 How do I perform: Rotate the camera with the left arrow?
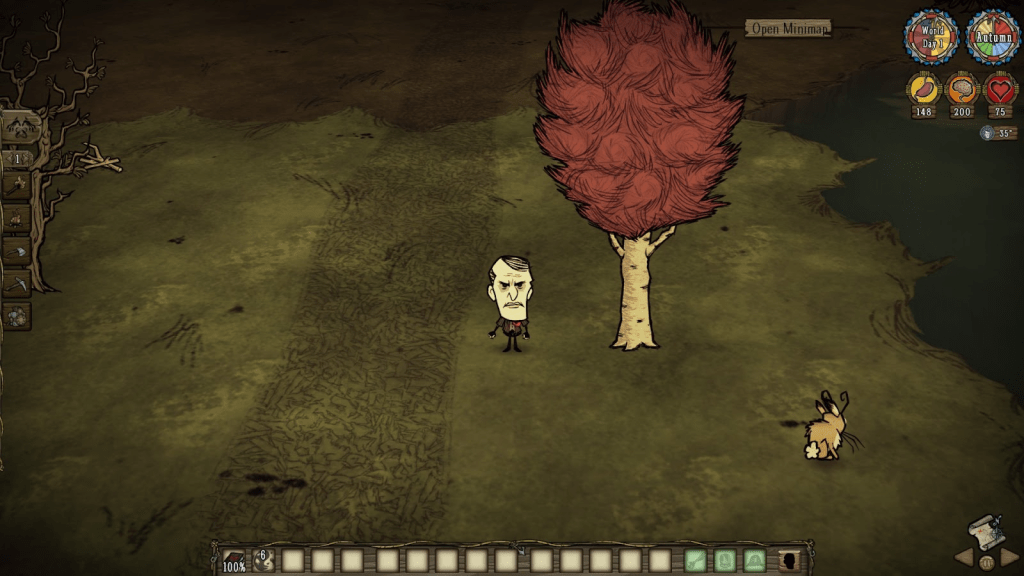[963, 557]
